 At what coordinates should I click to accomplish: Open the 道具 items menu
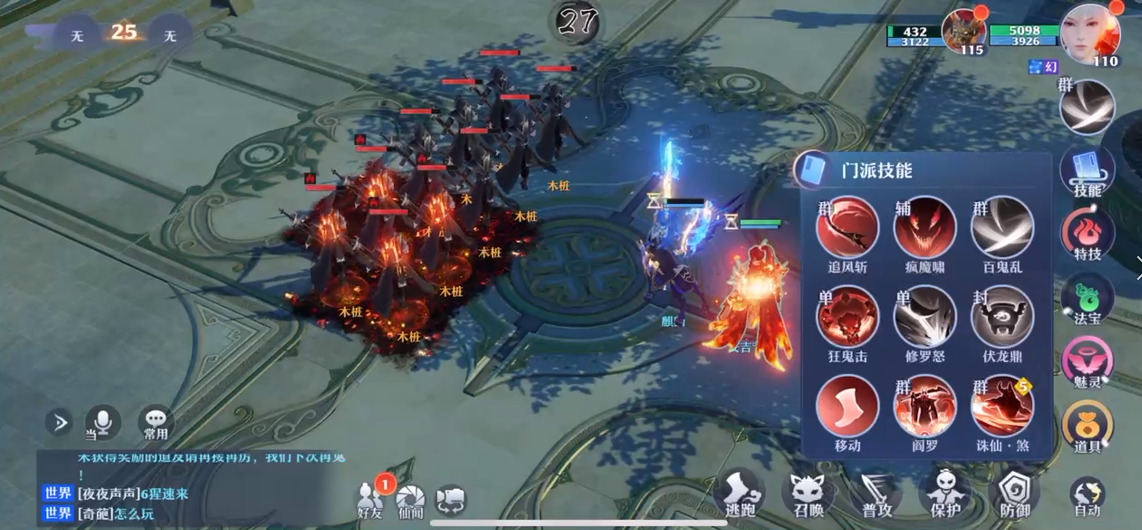pos(1087,426)
